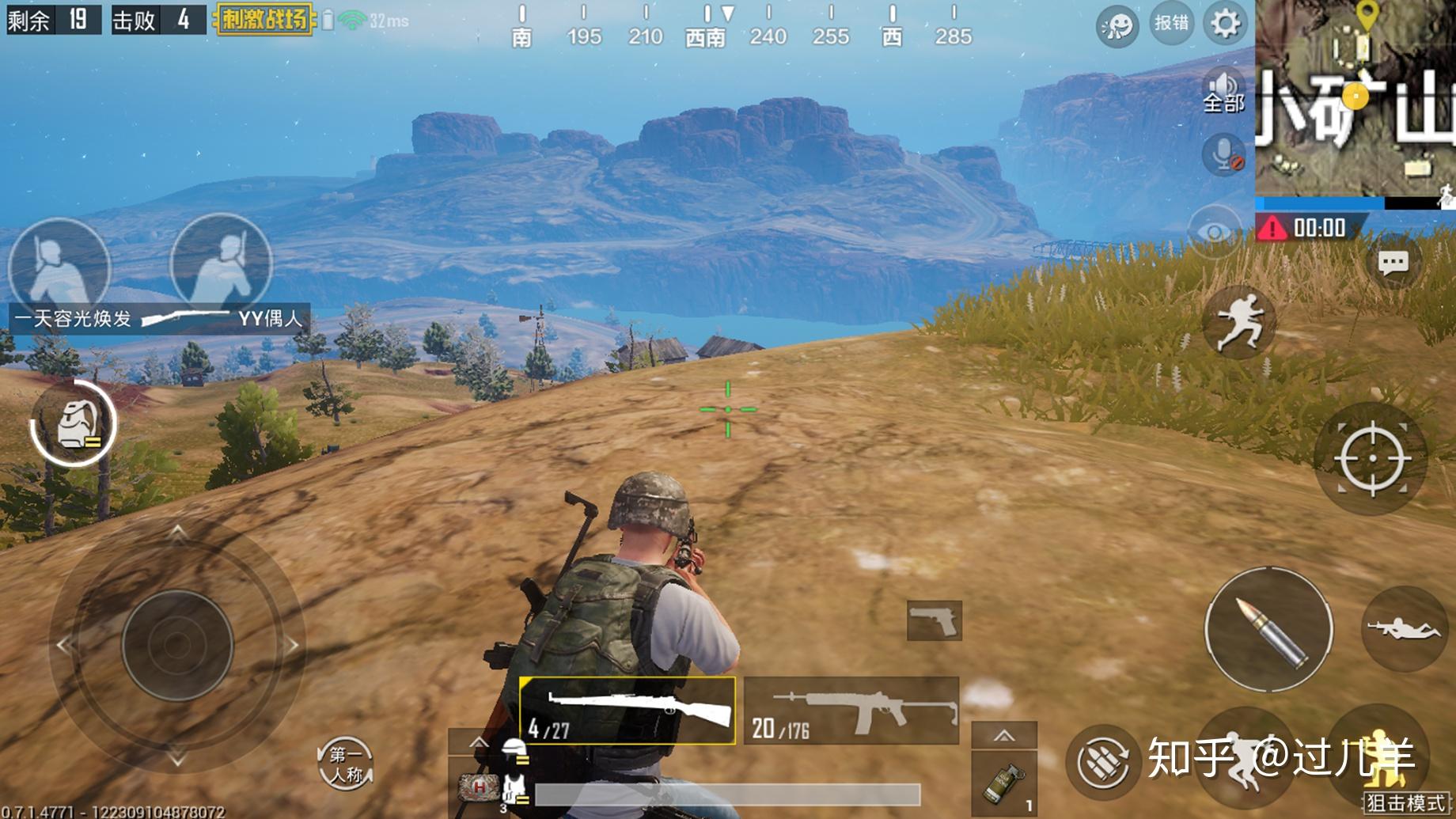The width and height of the screenshot is (1456, 819).
Task: Expand the arrow above the grenade slot
Action: pos(1003,735)
